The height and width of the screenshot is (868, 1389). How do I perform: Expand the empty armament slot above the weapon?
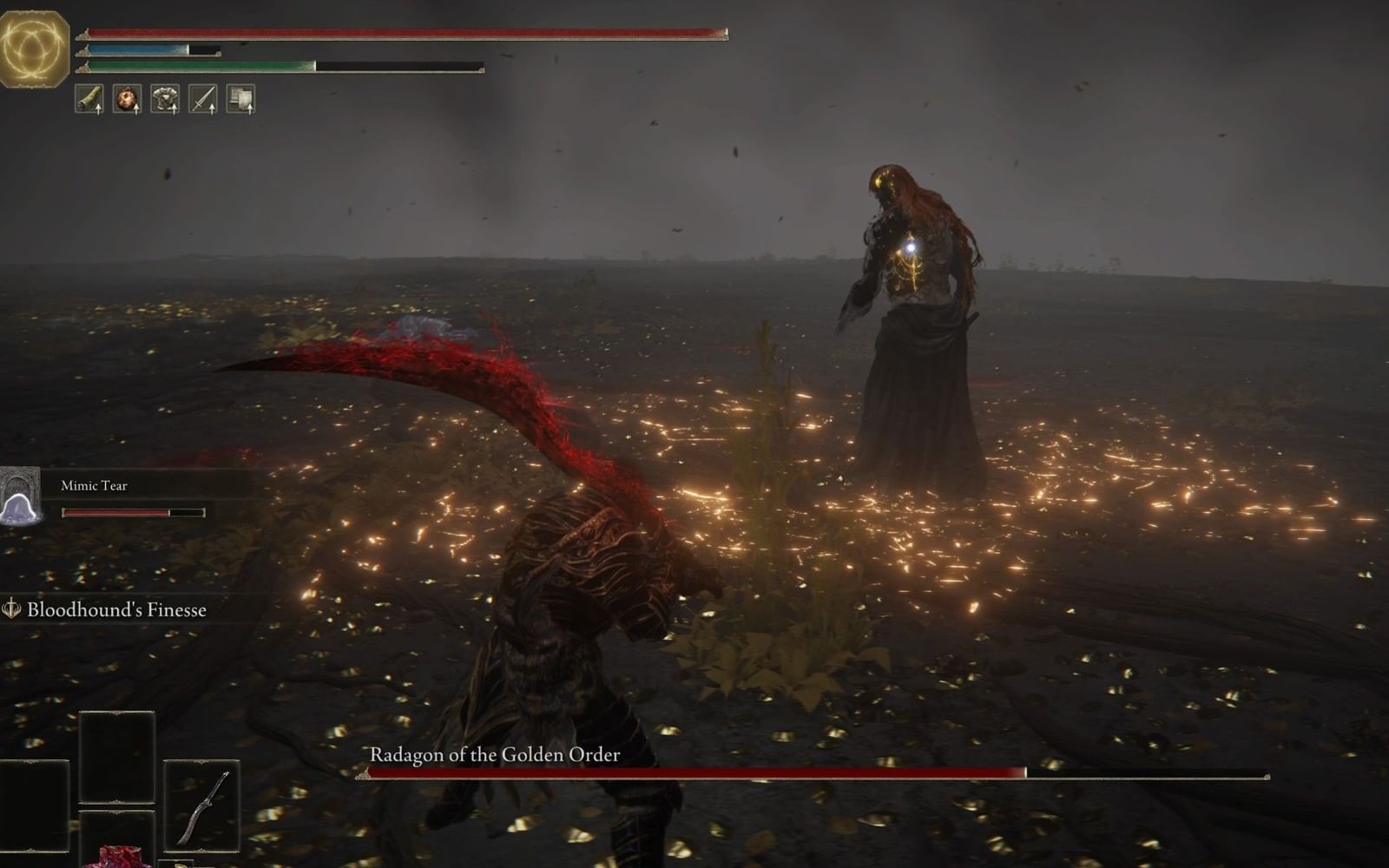click(x=118, y=757)
